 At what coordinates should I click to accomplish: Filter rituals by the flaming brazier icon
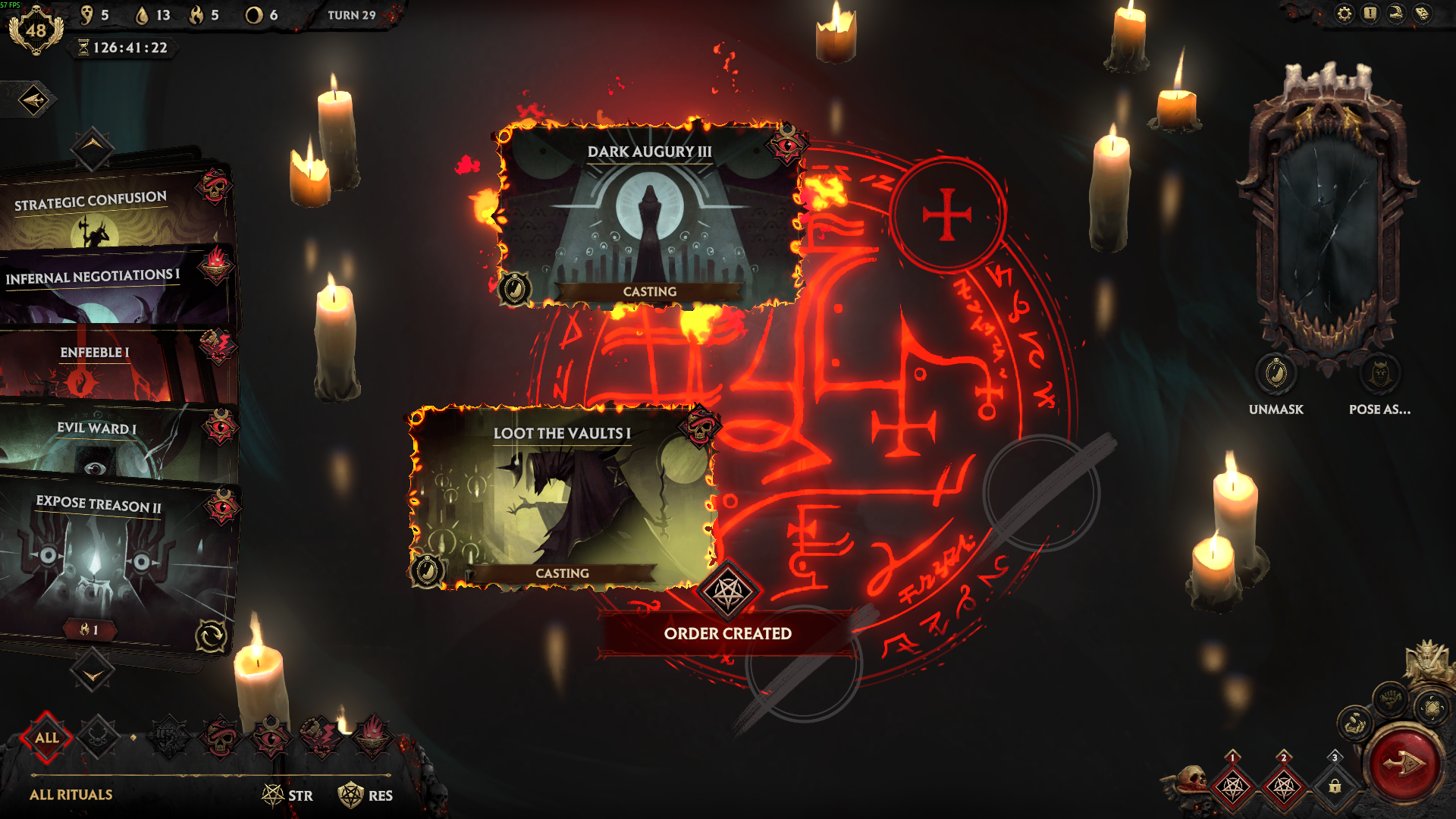pos(372,737)
